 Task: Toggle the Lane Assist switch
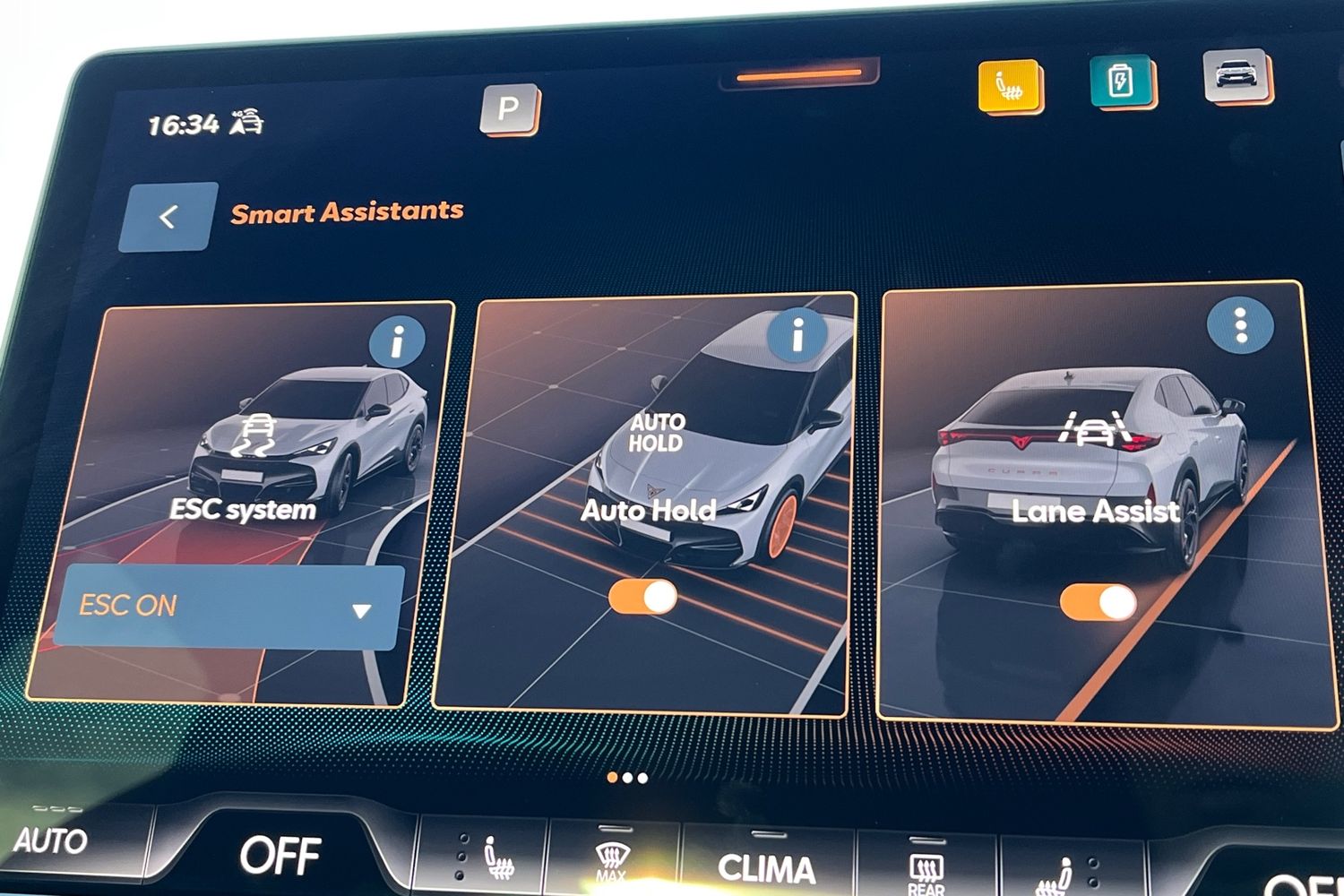1098,603
